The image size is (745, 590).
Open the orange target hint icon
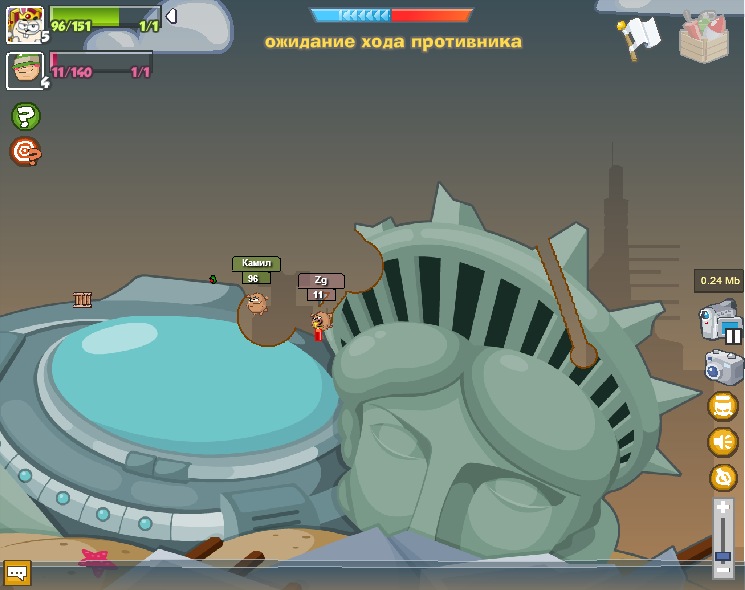[25, 151]
